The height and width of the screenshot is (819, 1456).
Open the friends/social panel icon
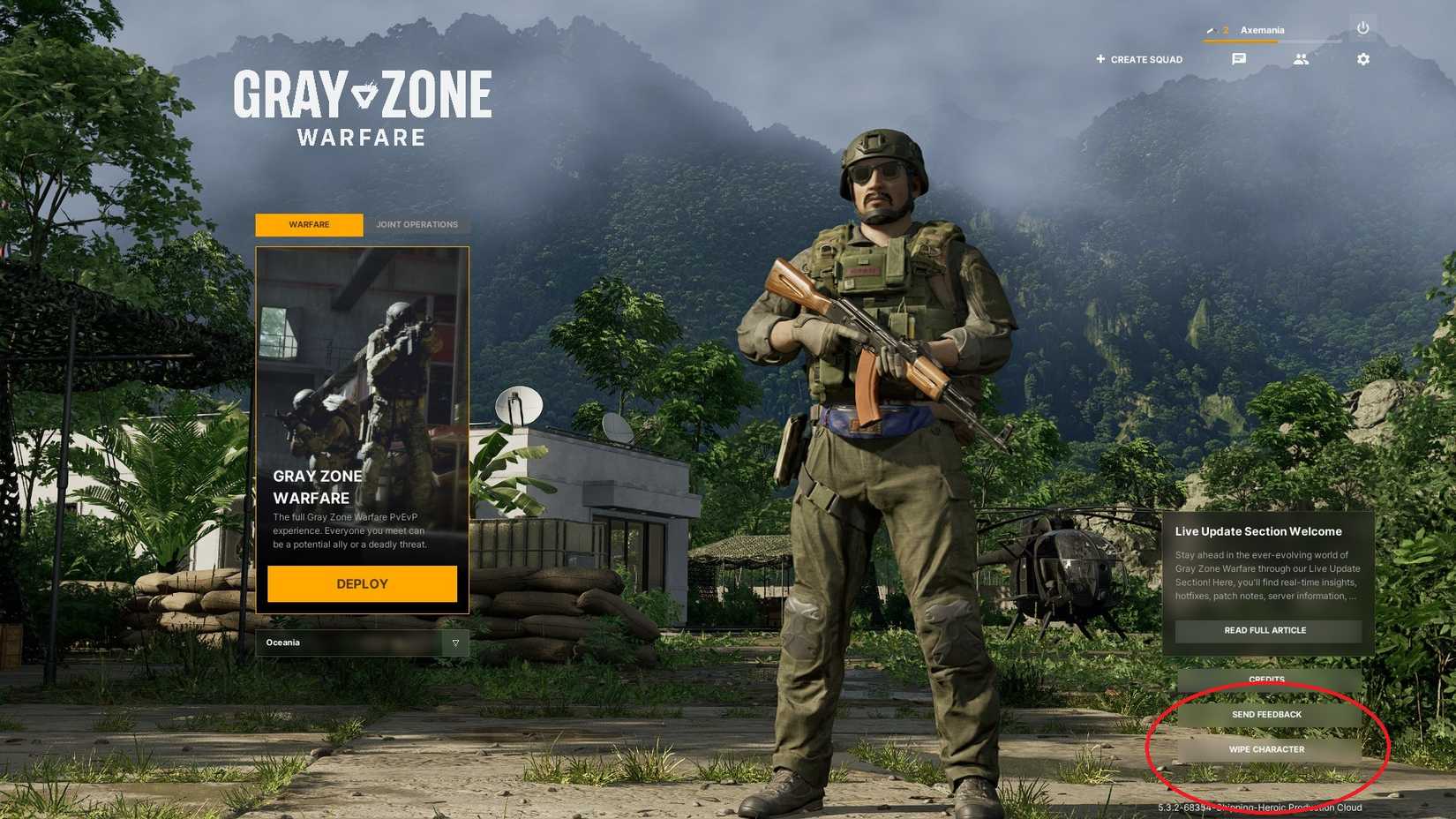pos(1301,59)
